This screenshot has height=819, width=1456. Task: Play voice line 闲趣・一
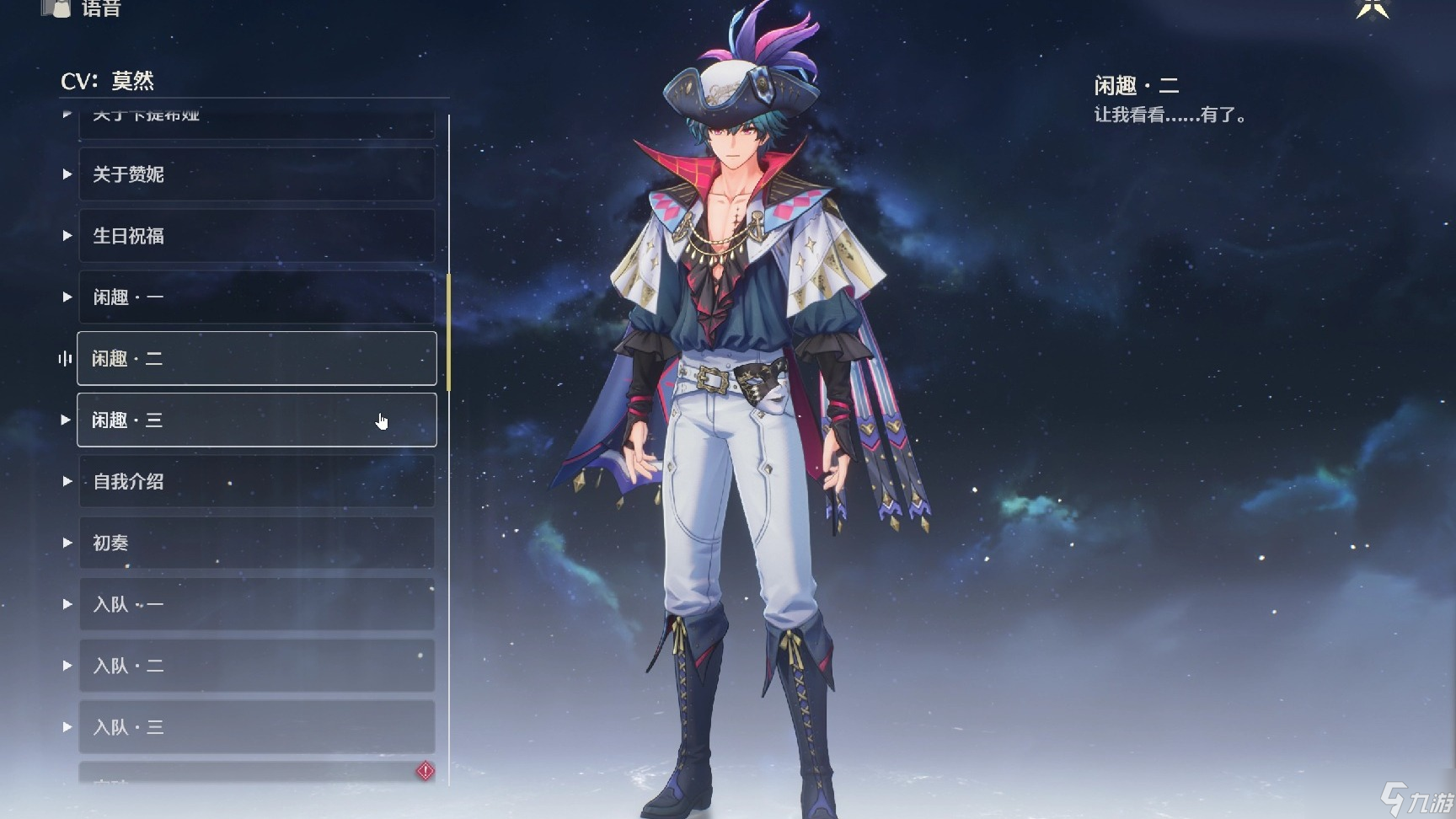256,297
